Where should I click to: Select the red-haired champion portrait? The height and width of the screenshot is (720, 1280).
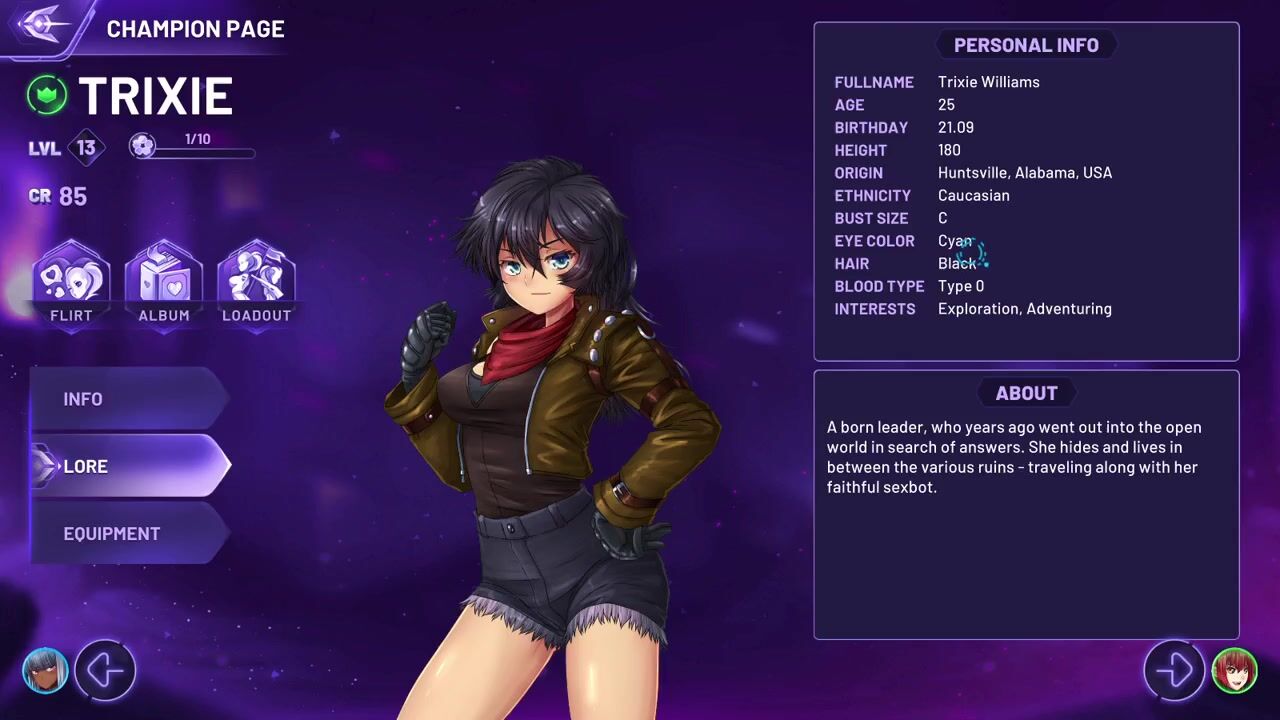pos(1234,671)
